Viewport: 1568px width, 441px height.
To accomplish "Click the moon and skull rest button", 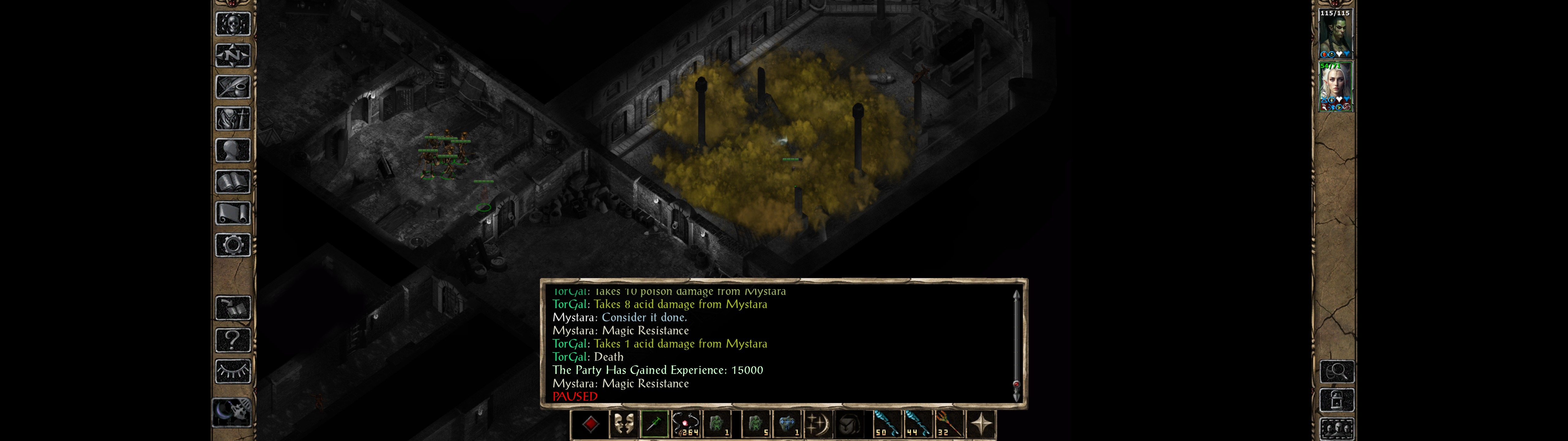I will coord(232,413).
